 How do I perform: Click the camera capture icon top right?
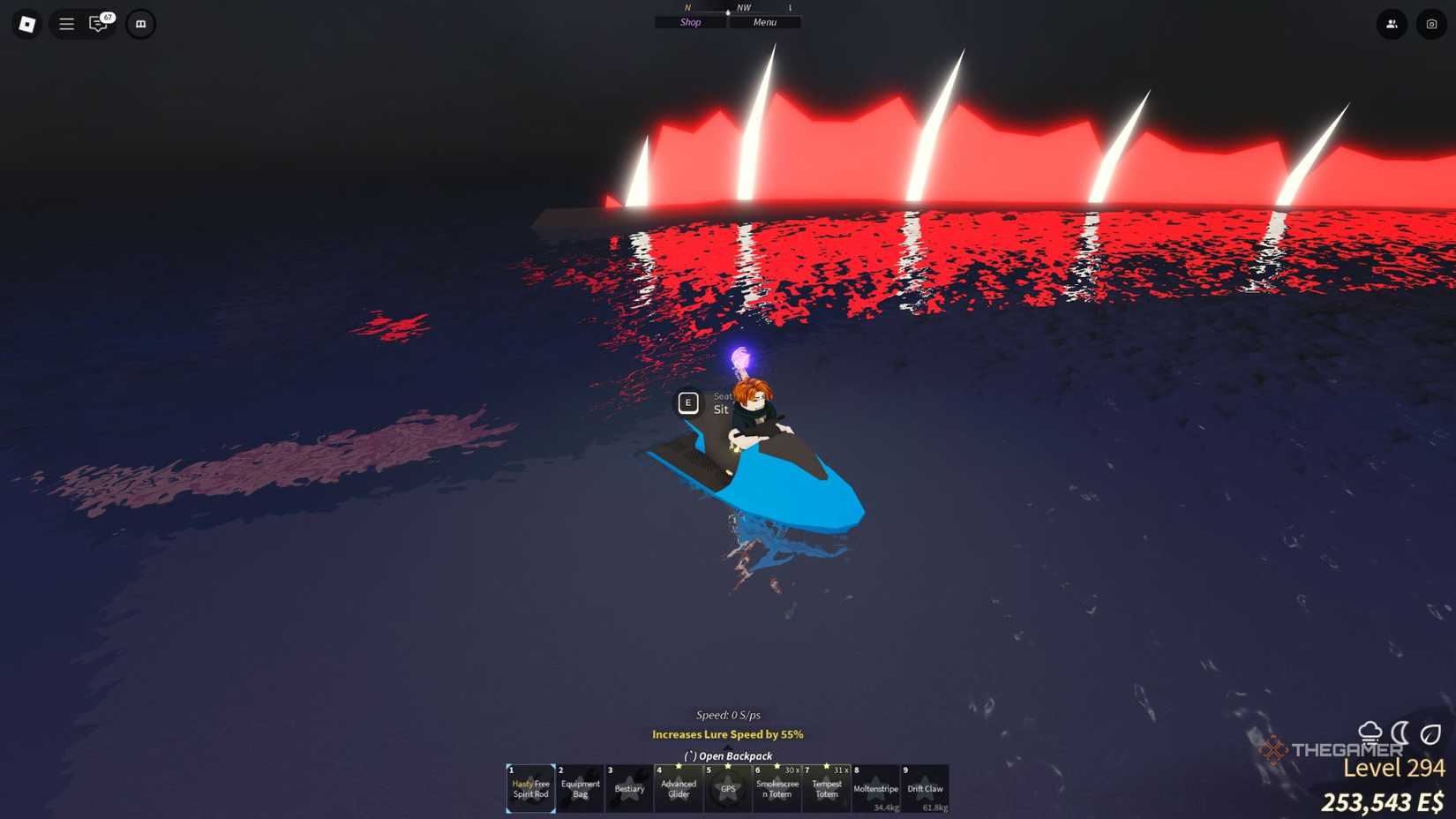click(x=1431, y=24)
